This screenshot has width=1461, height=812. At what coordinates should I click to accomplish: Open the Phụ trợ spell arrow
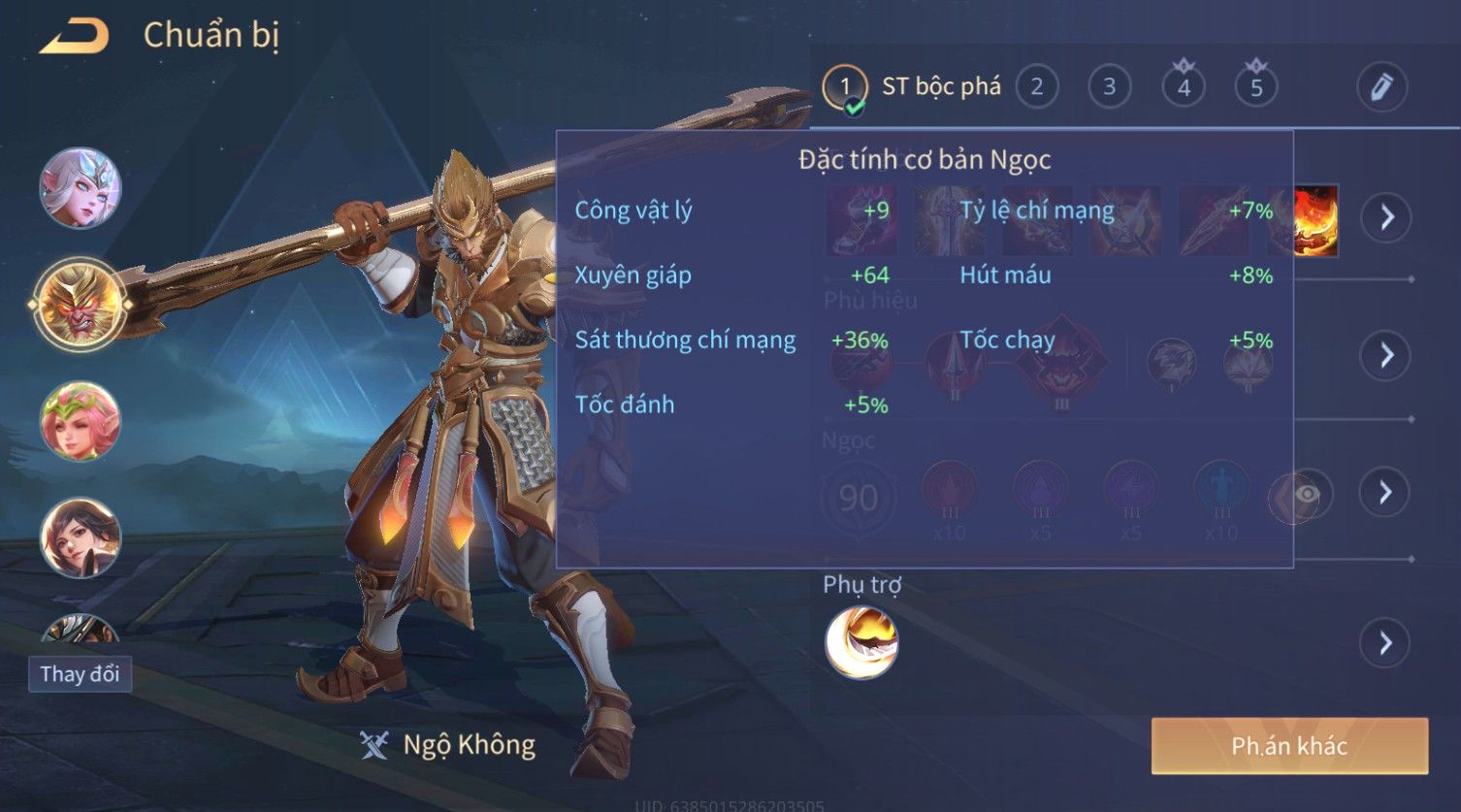1385,642
